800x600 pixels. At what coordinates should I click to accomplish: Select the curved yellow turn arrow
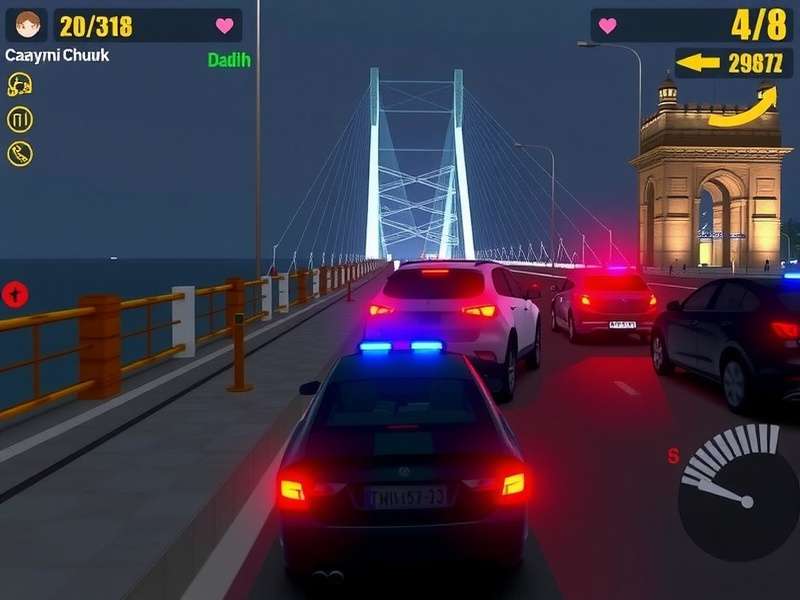coord(743,108)
